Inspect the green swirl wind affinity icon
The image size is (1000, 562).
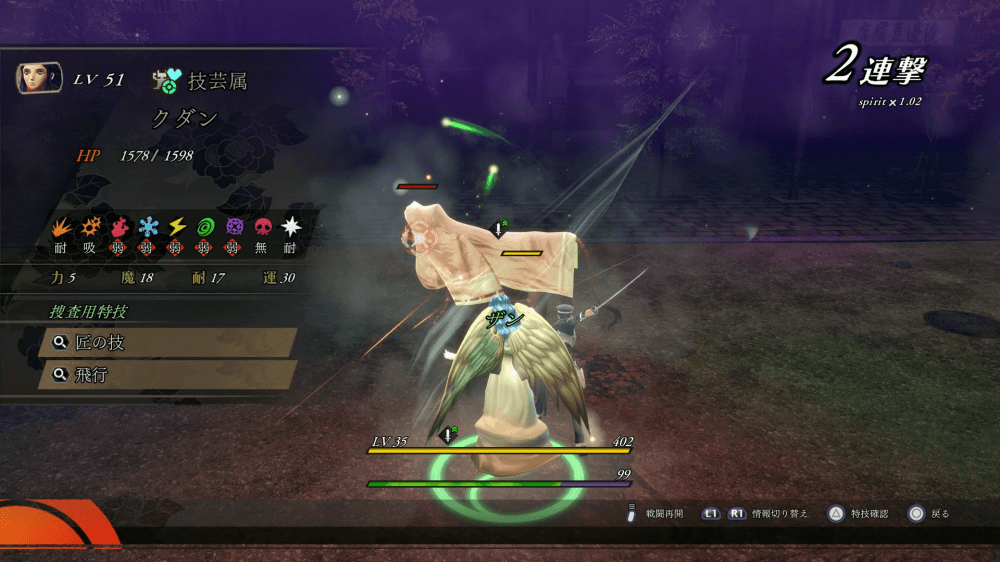206,227
